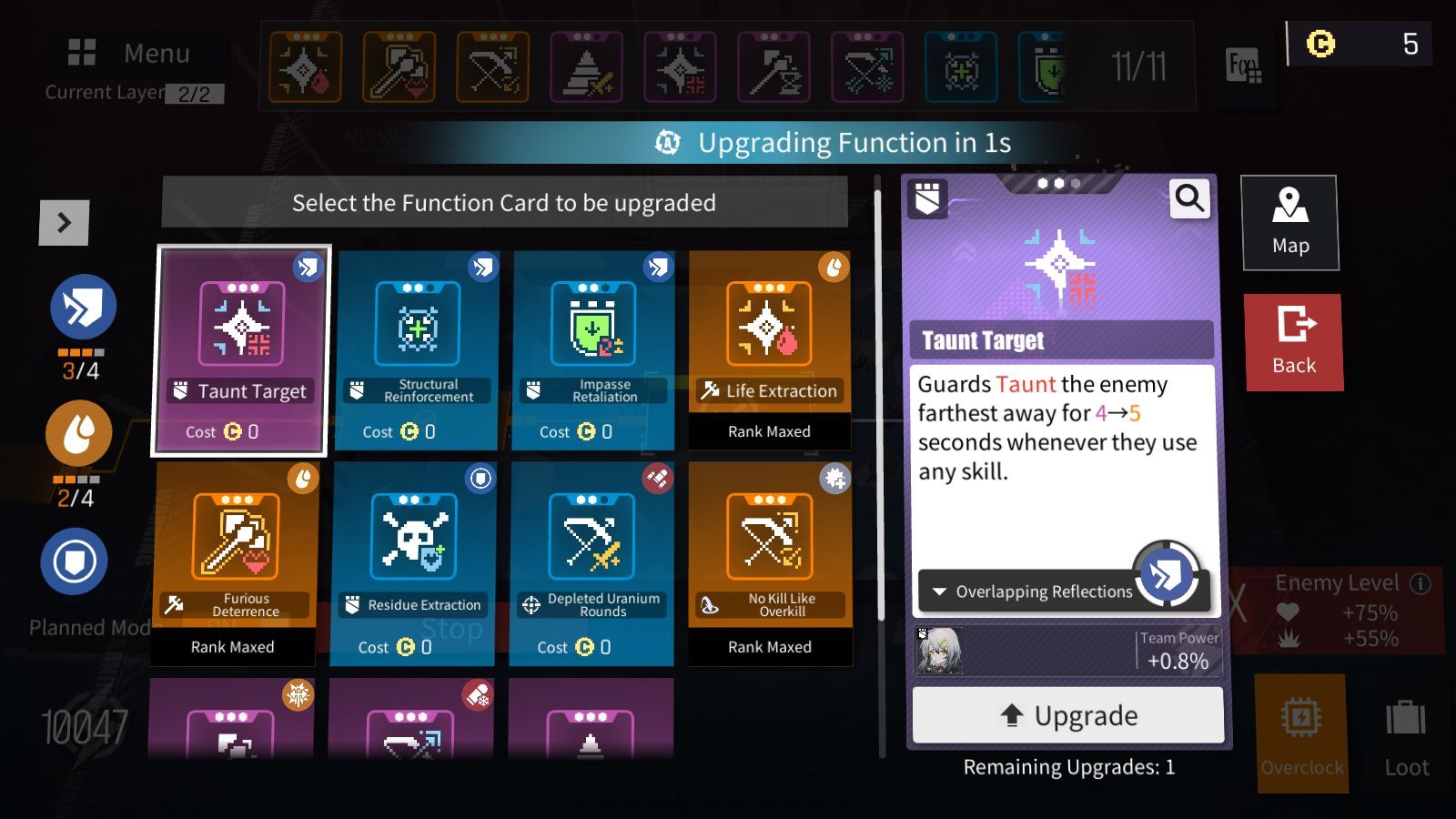Viewport: 1456px width, 819px height.
Task: Open the Menu
Action: (130, 53)
